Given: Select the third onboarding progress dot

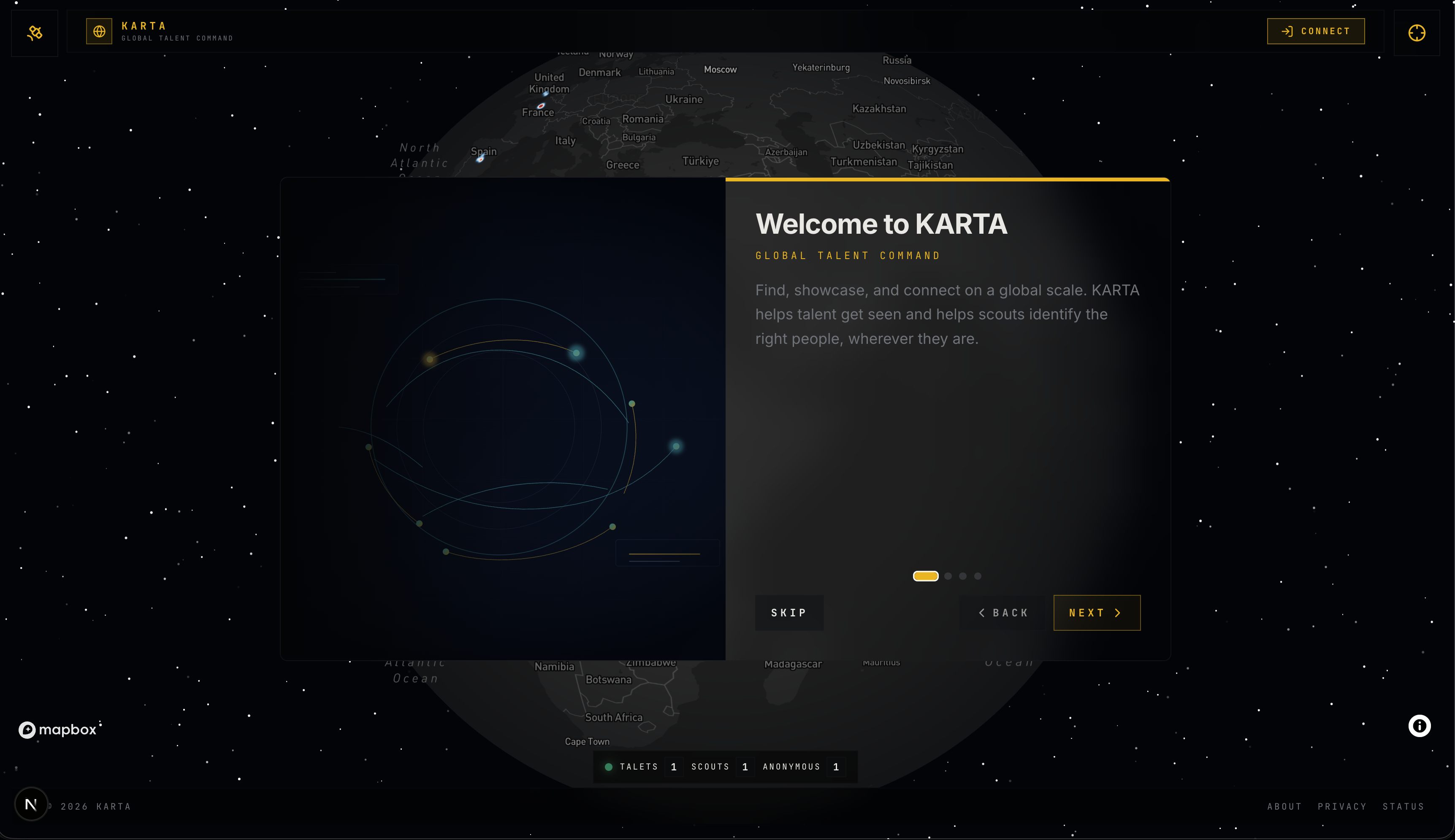Looking at the screenshot, I should (963, 575).
